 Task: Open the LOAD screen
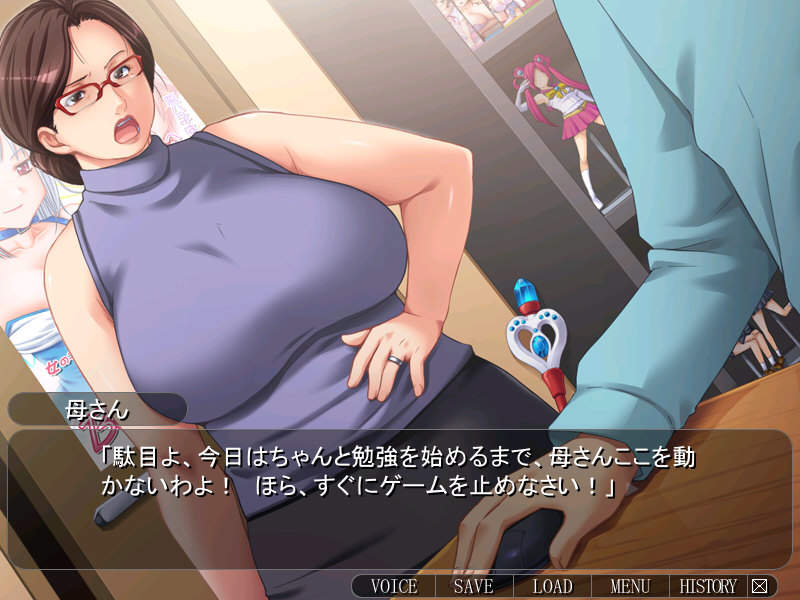(x=552, y=587)
